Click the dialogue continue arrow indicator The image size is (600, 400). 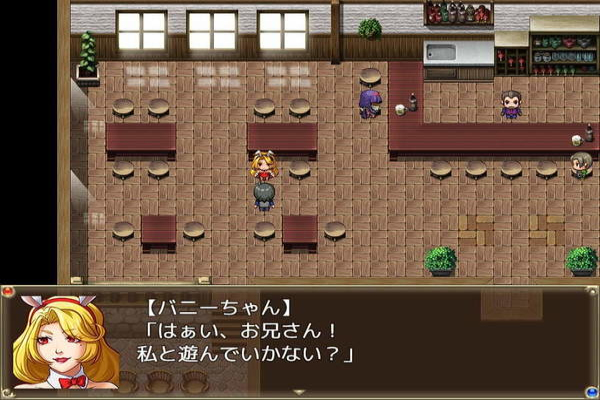(x=299, y=391)
